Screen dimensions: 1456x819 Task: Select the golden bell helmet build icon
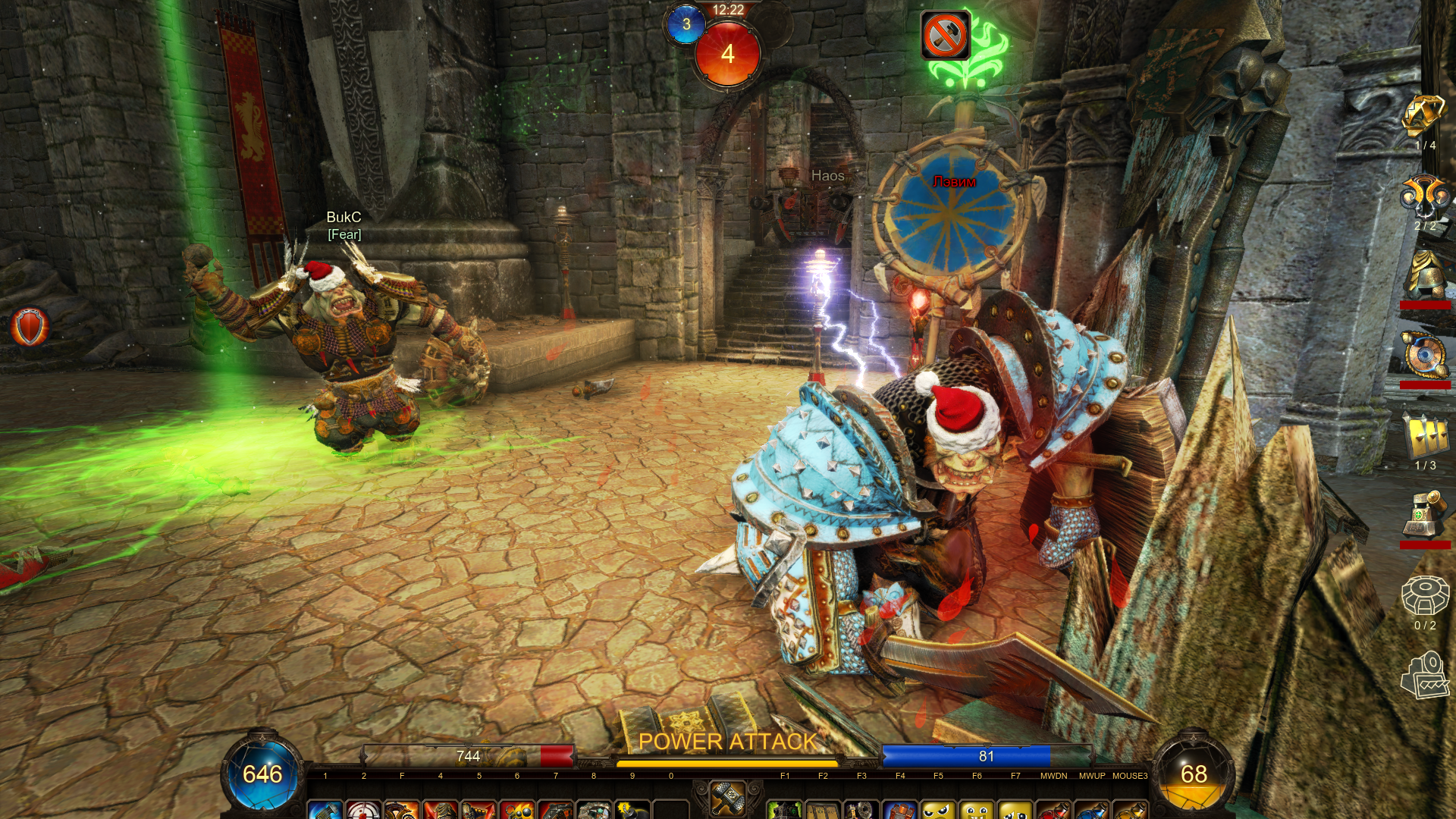[1424, 276]
